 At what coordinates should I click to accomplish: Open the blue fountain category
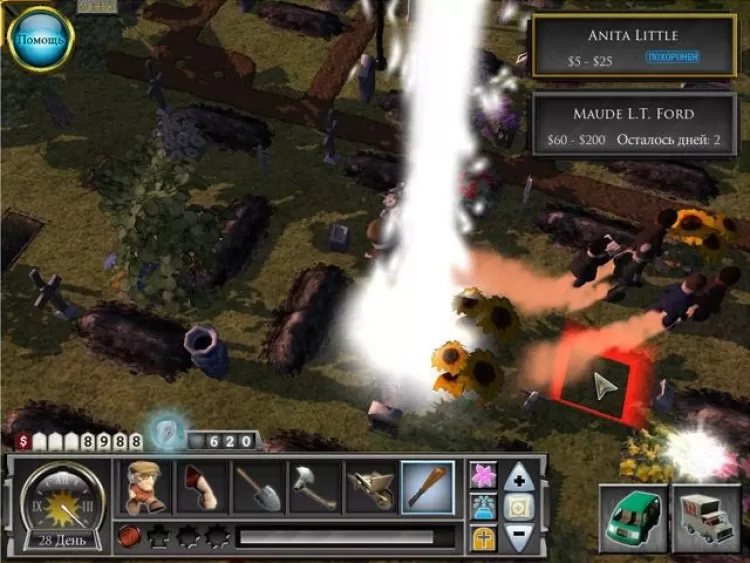tap(483, 506)
